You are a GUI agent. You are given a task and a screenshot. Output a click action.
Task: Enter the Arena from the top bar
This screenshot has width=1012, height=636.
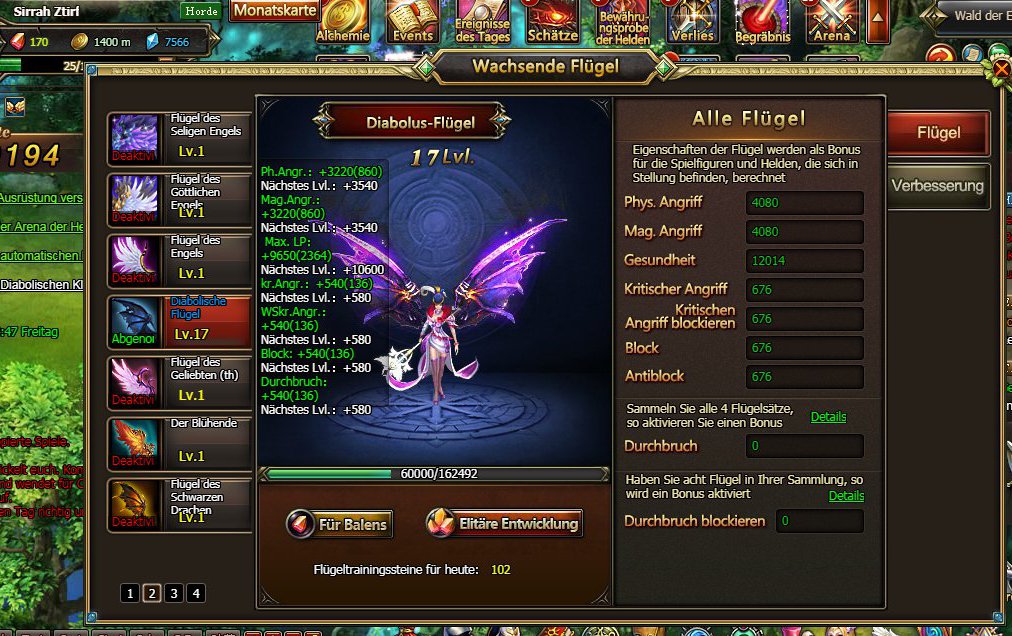coord(831,21)
